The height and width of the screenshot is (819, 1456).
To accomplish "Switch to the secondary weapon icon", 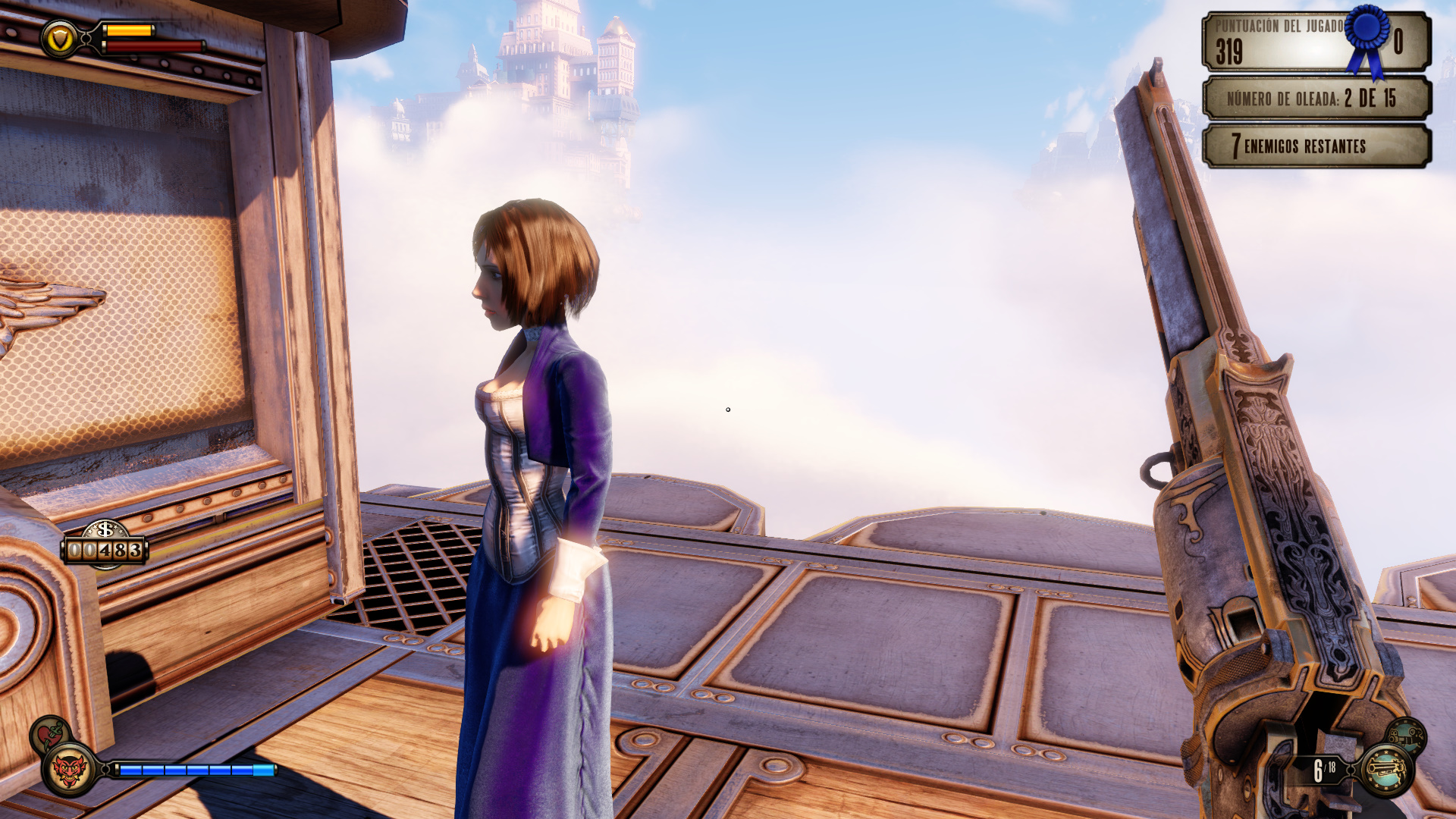I will pos(1407,734).
